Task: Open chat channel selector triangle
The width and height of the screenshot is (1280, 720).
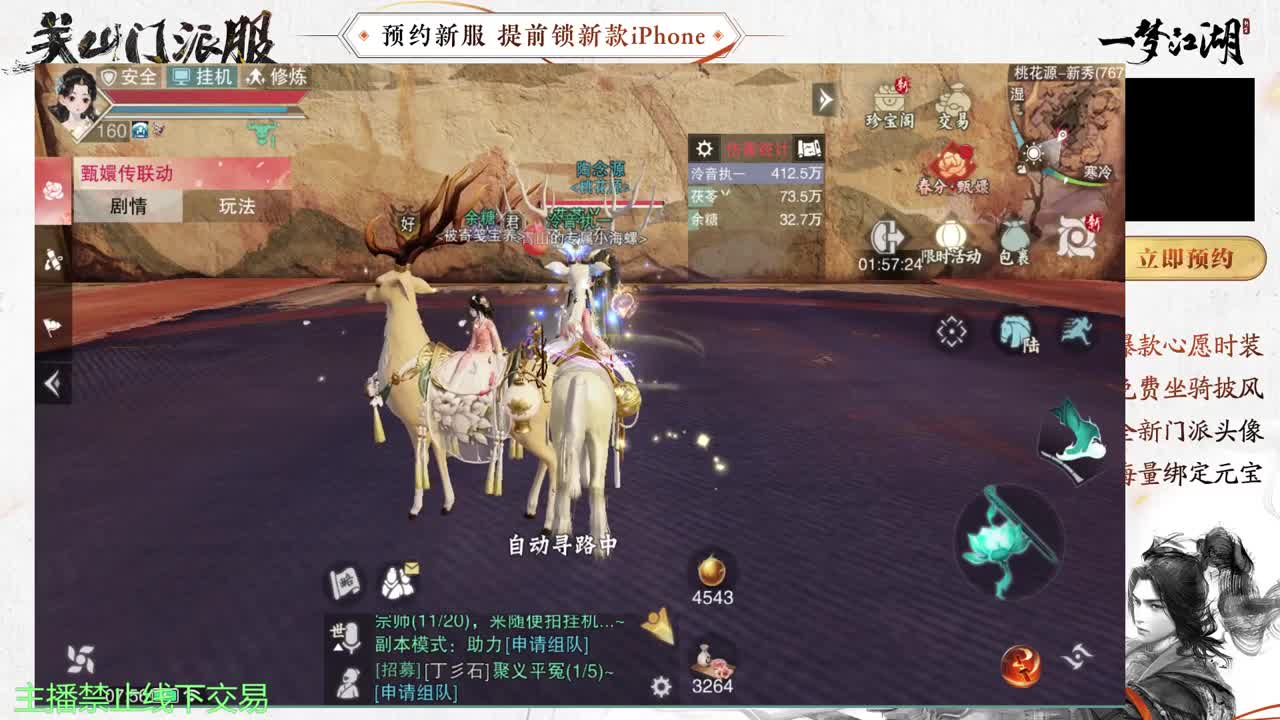Action: [x=340, y=647]
